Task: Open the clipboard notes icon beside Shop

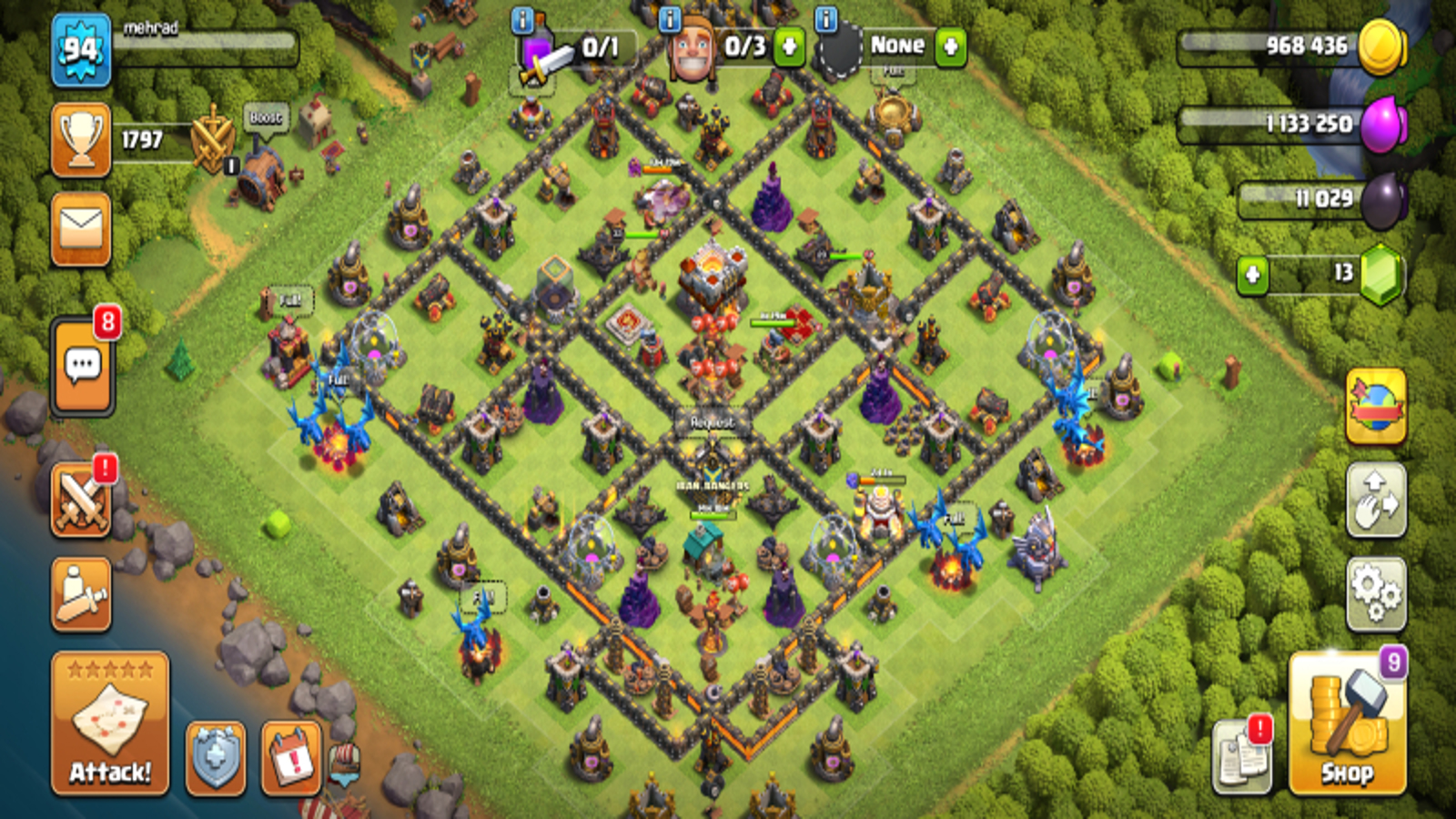Action: coord(1242,755)
